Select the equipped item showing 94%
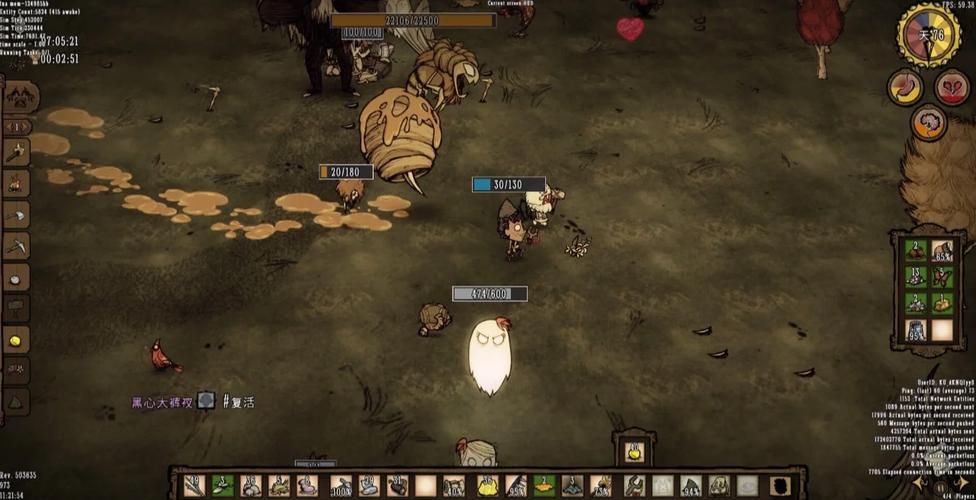Viewport: 976px width, 500px height. coord(690,486)
